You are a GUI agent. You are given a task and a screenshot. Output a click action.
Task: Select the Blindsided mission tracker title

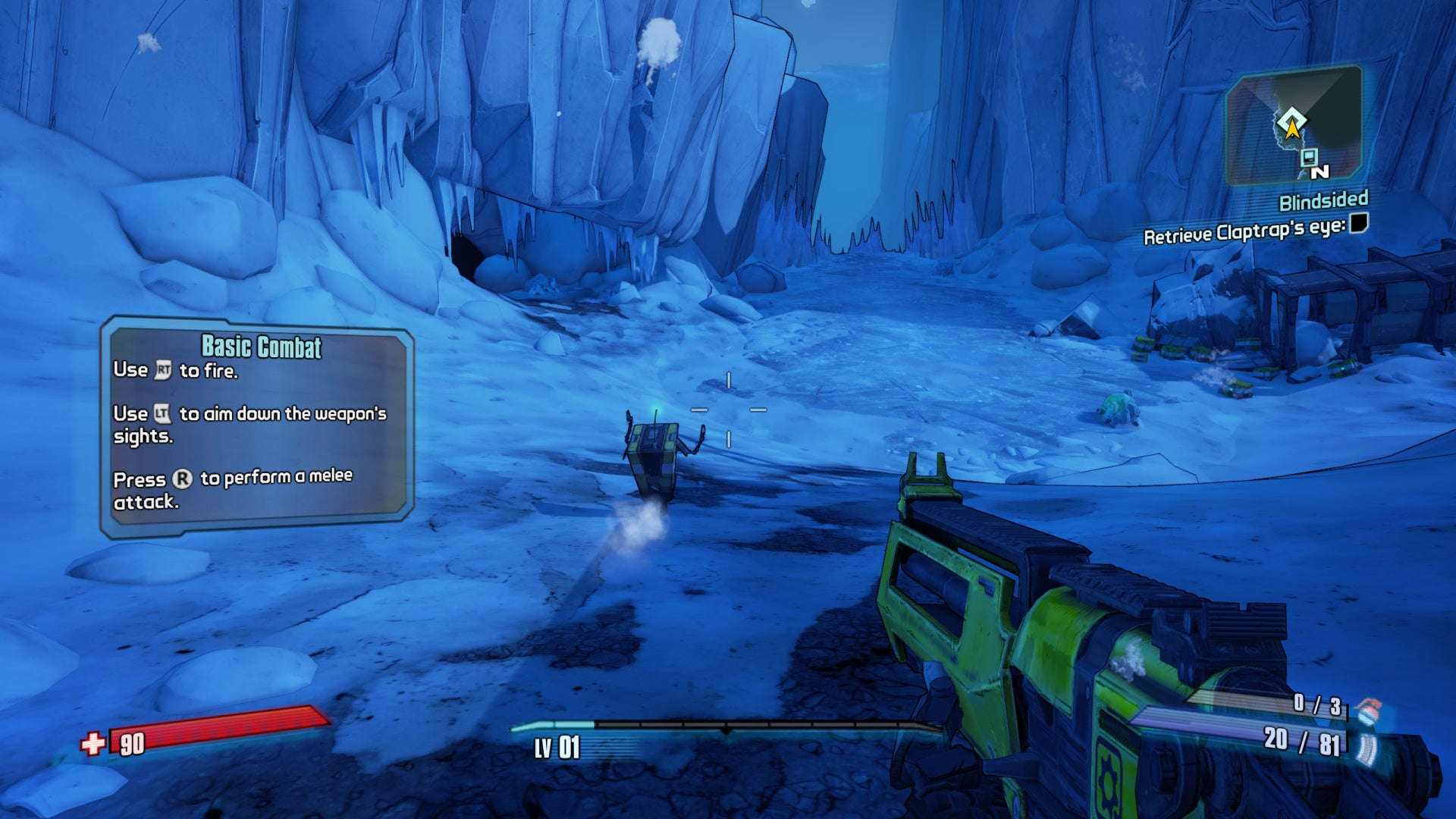tap(1323, 201)
